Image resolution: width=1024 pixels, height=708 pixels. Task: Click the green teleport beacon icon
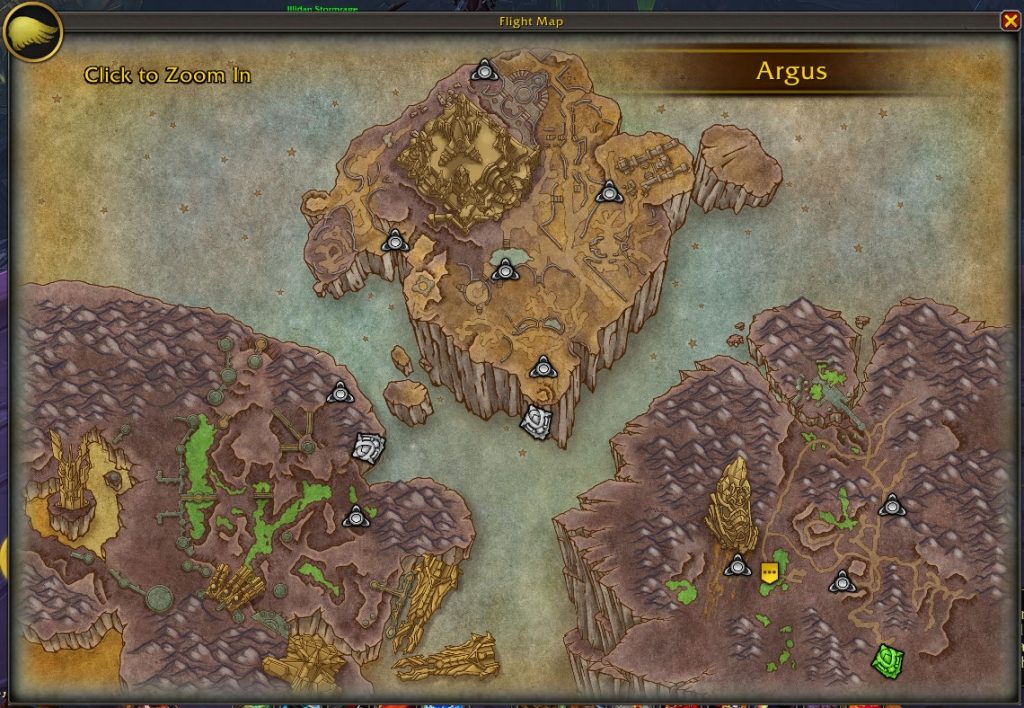(x=887, y=659)
